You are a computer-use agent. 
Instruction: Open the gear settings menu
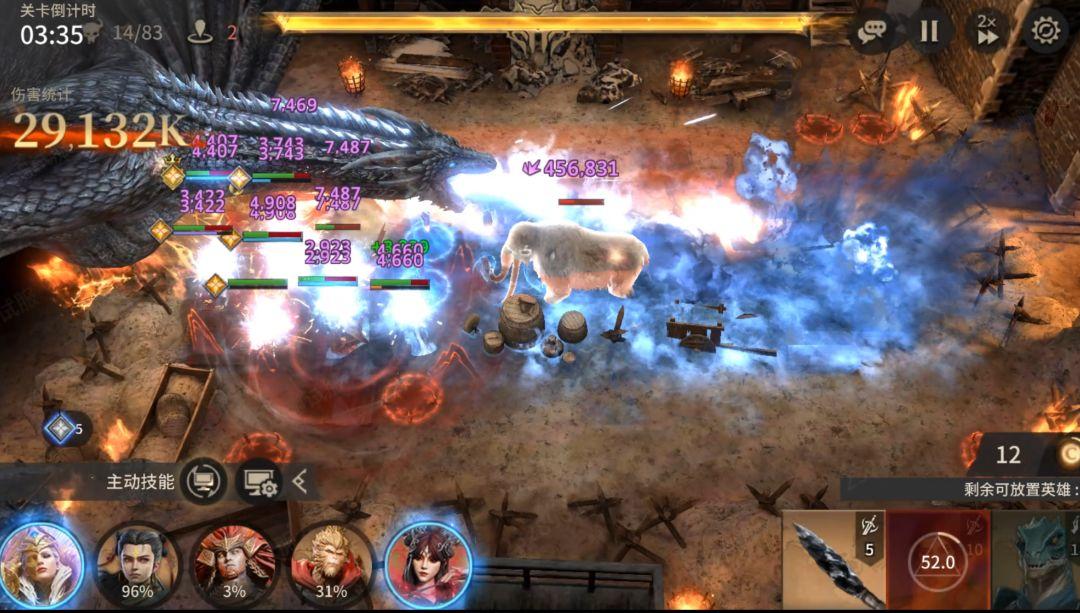coord(1045,31)
